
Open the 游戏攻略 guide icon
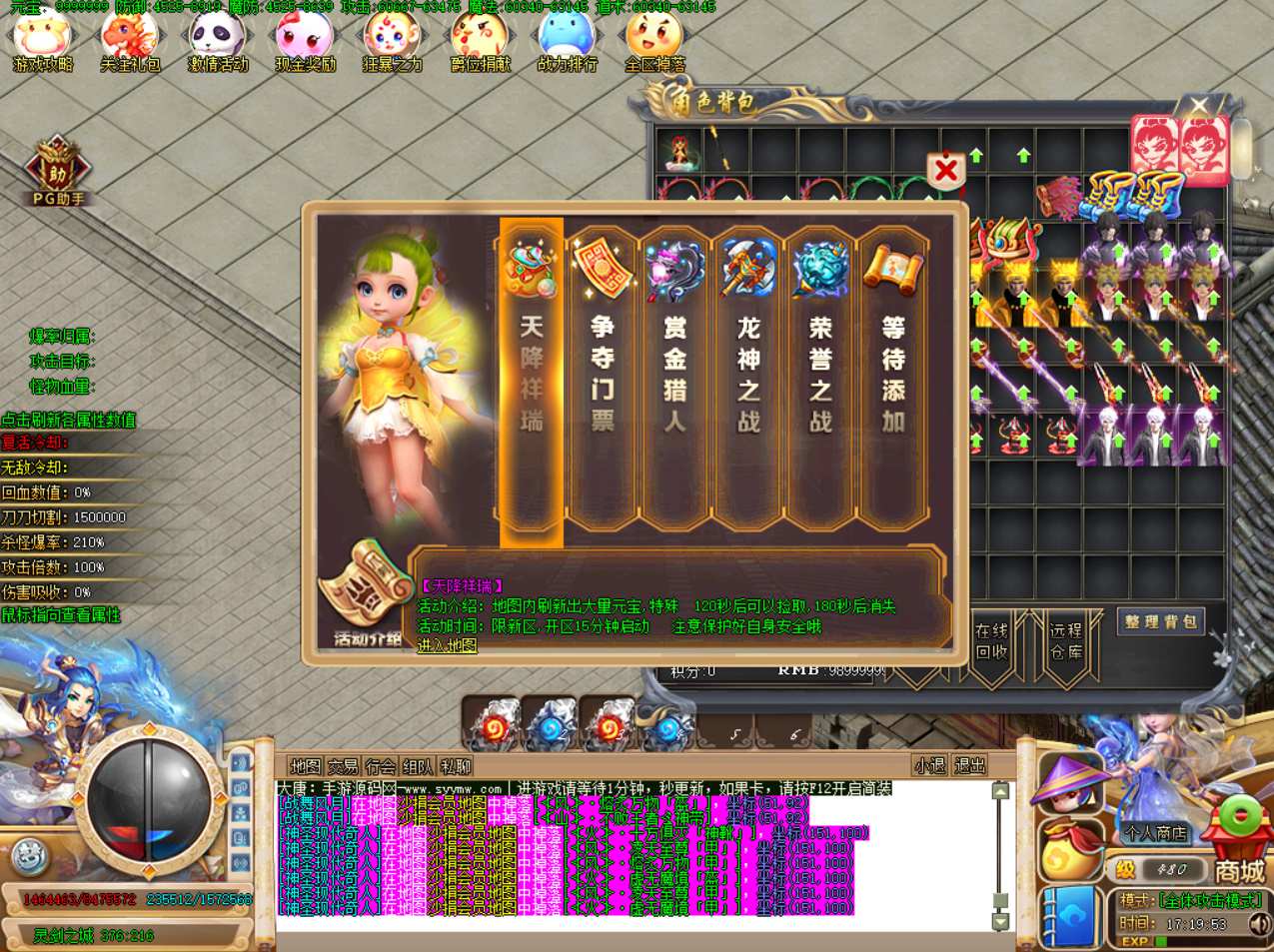point(42,42)
